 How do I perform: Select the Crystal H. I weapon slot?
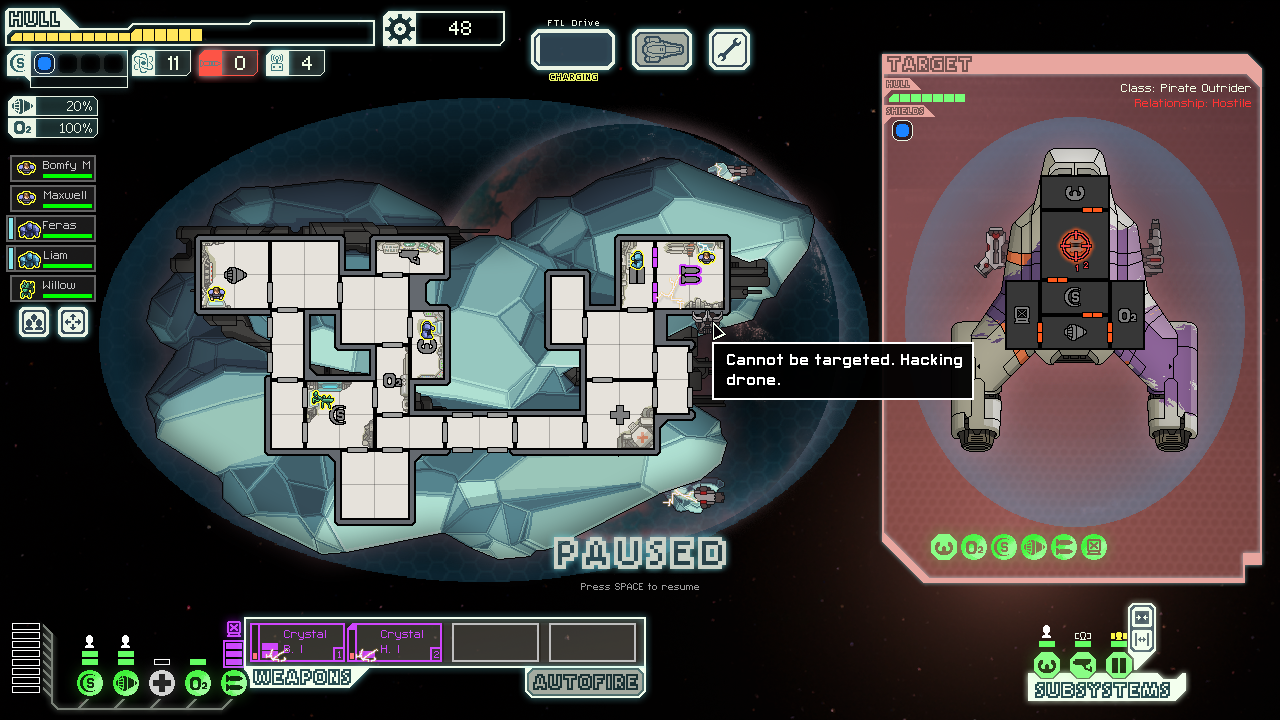(x=397, y=642)
